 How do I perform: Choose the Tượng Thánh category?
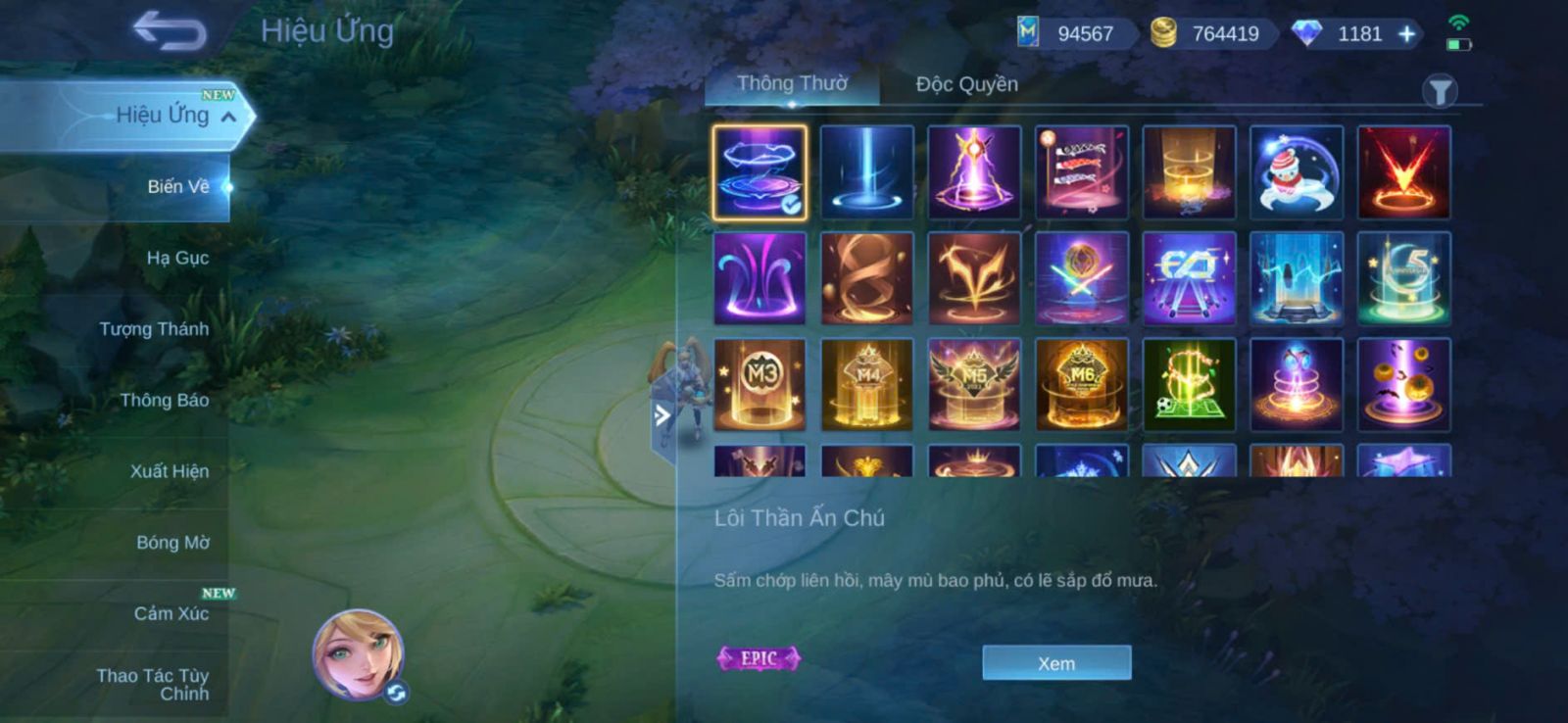[154, 329]
